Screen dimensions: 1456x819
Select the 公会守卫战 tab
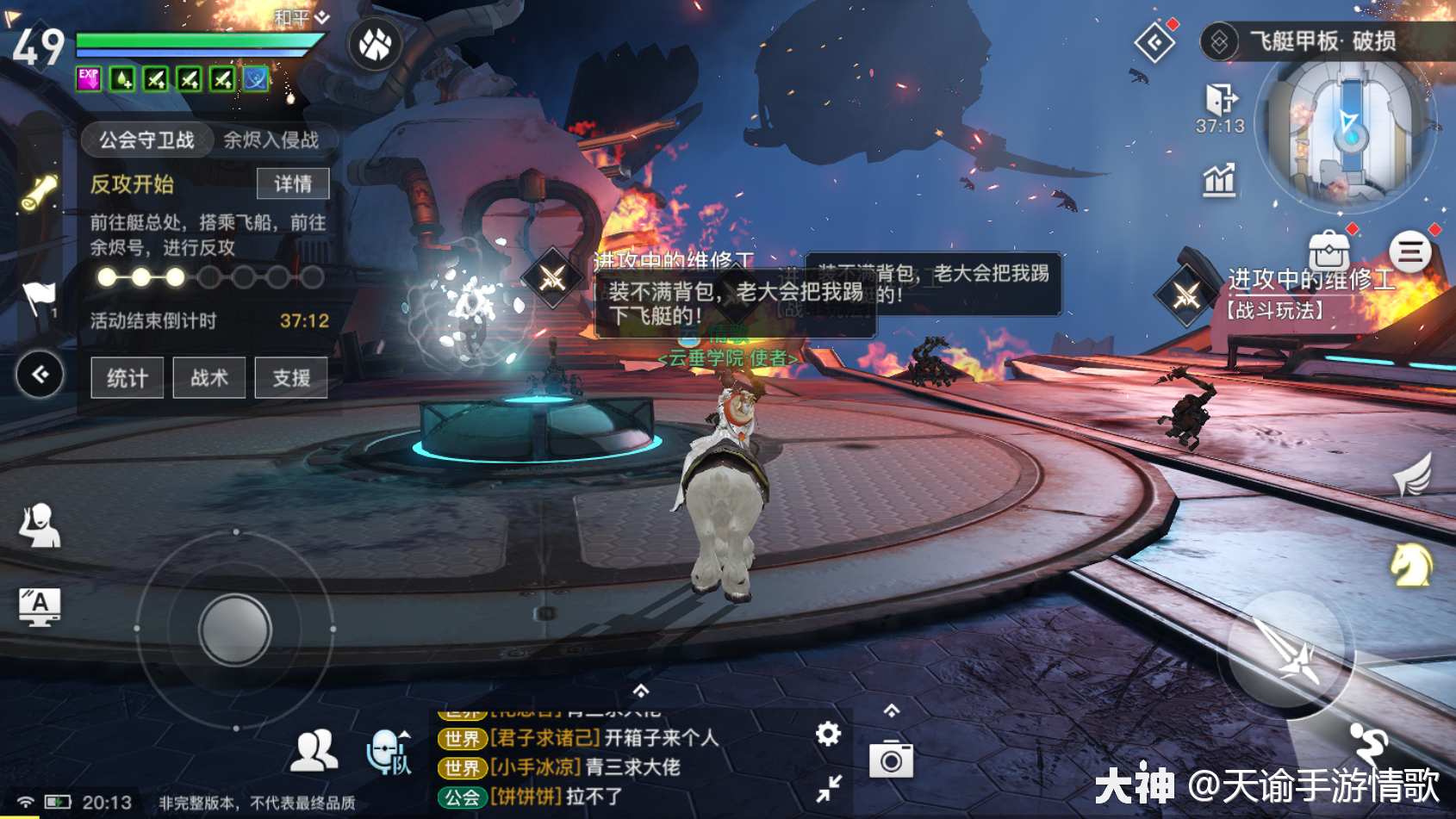[x=146, y=140]
